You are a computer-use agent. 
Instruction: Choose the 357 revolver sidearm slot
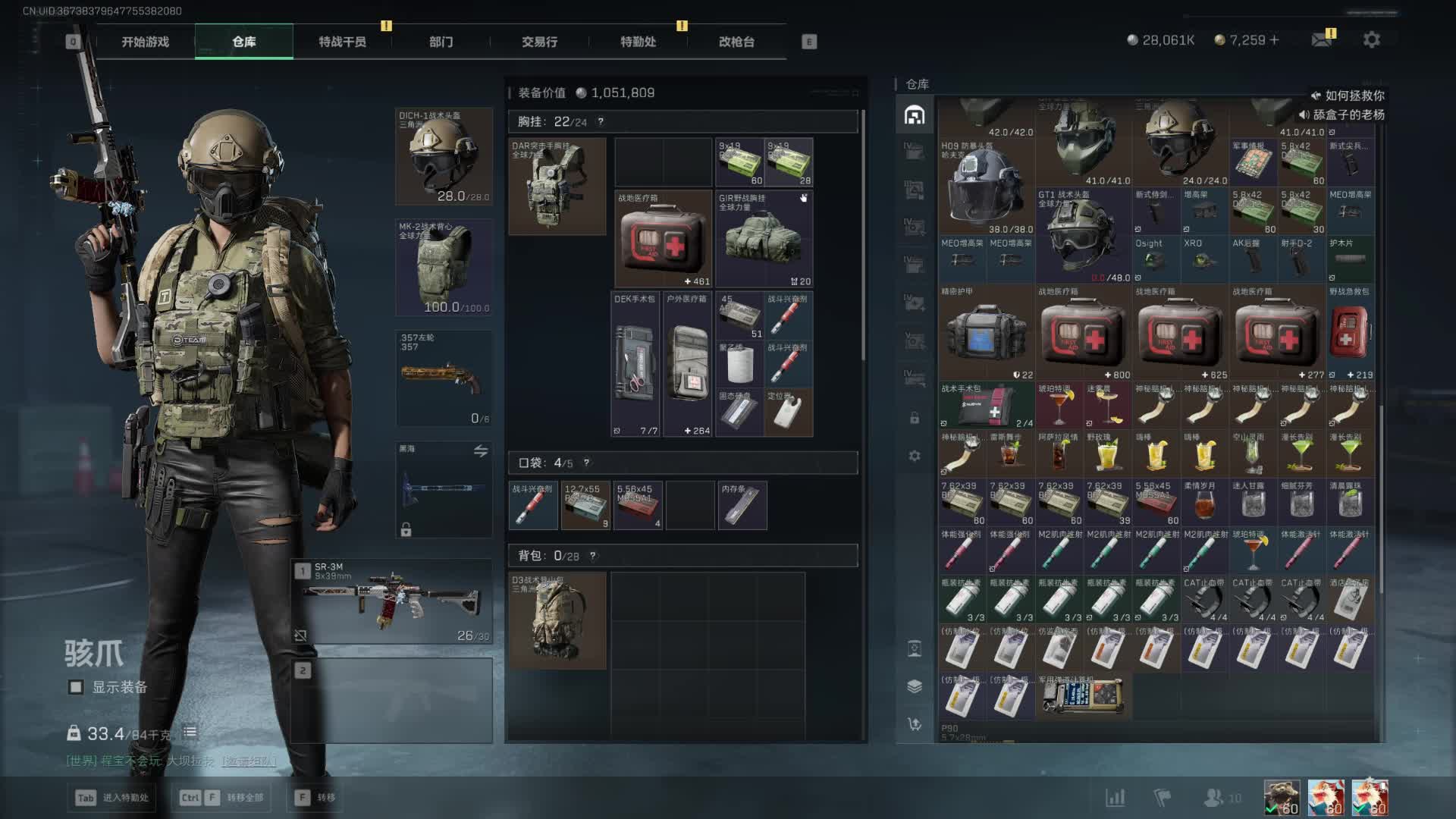tap(444, 378)
